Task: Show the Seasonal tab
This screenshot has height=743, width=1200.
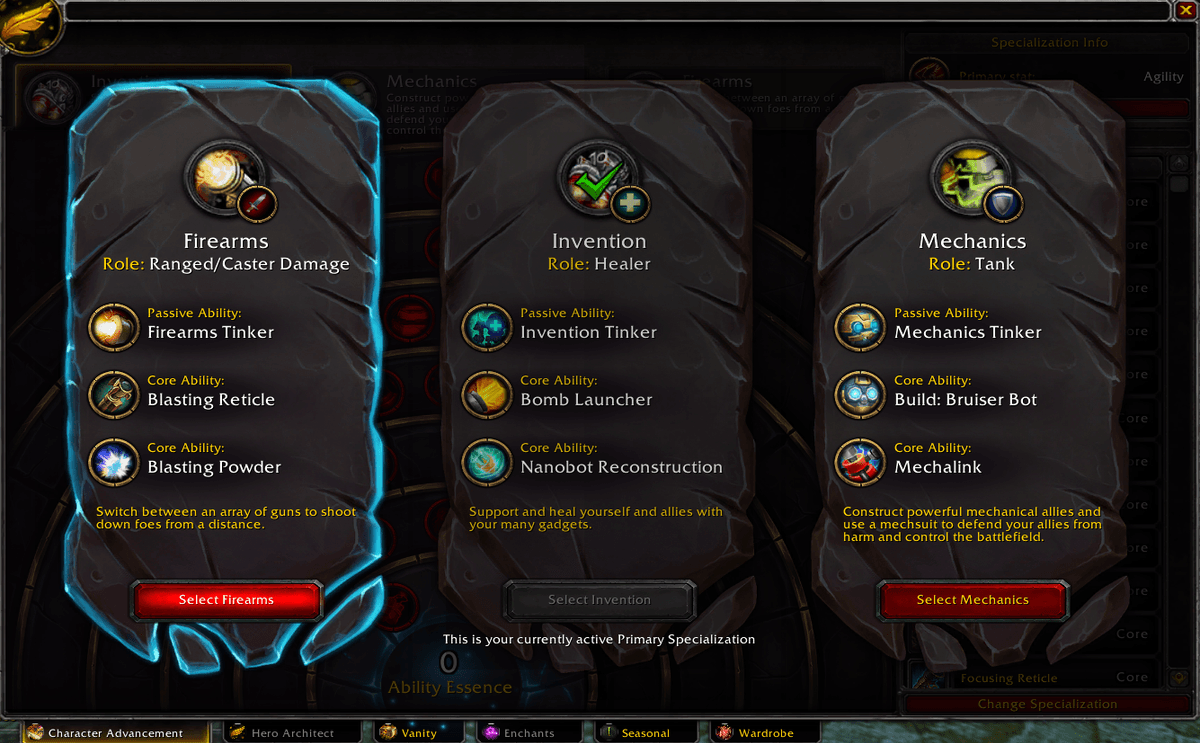Action: (635, 733)
